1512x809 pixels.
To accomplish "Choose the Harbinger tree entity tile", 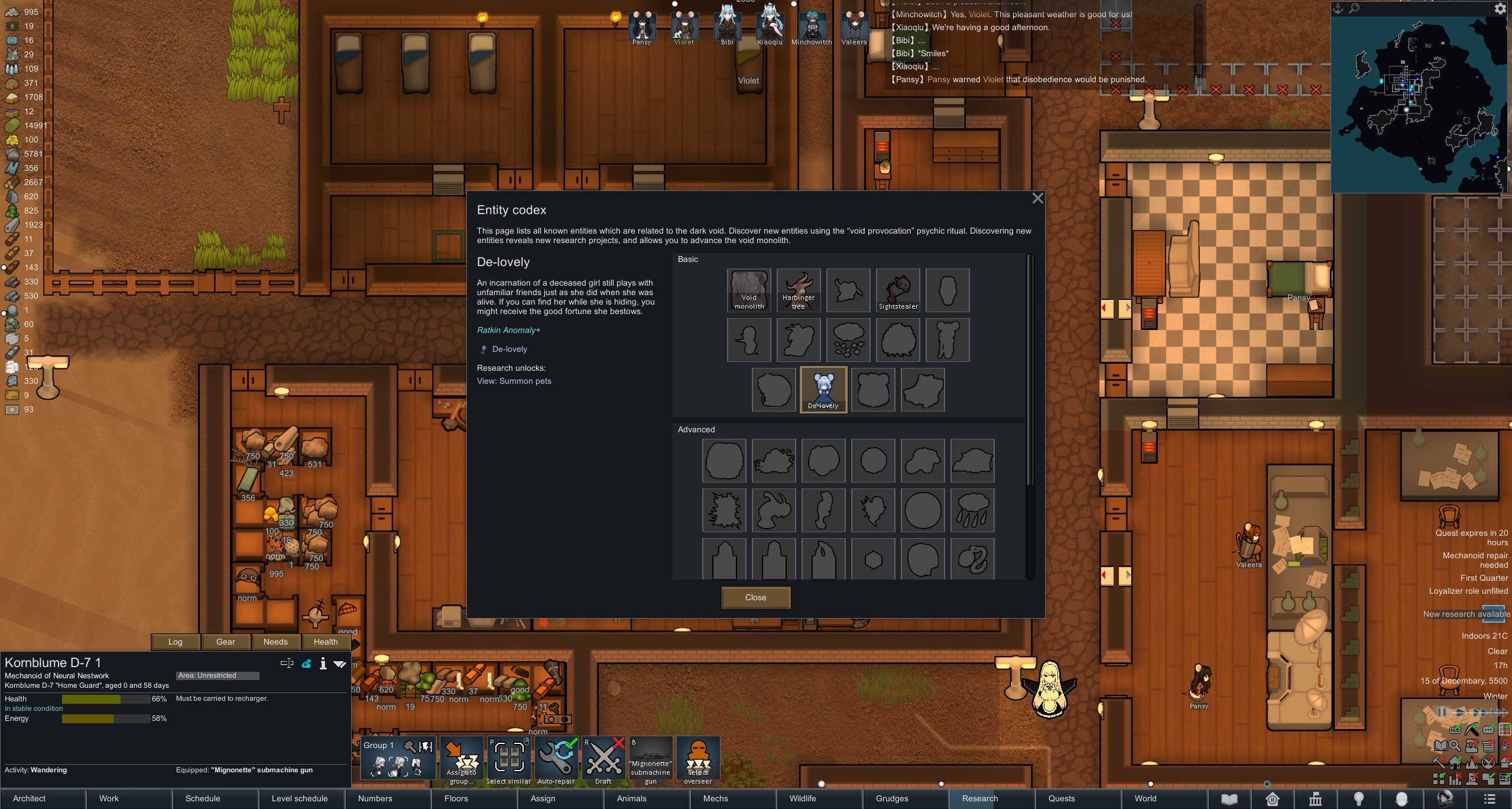I will [799, 290].
